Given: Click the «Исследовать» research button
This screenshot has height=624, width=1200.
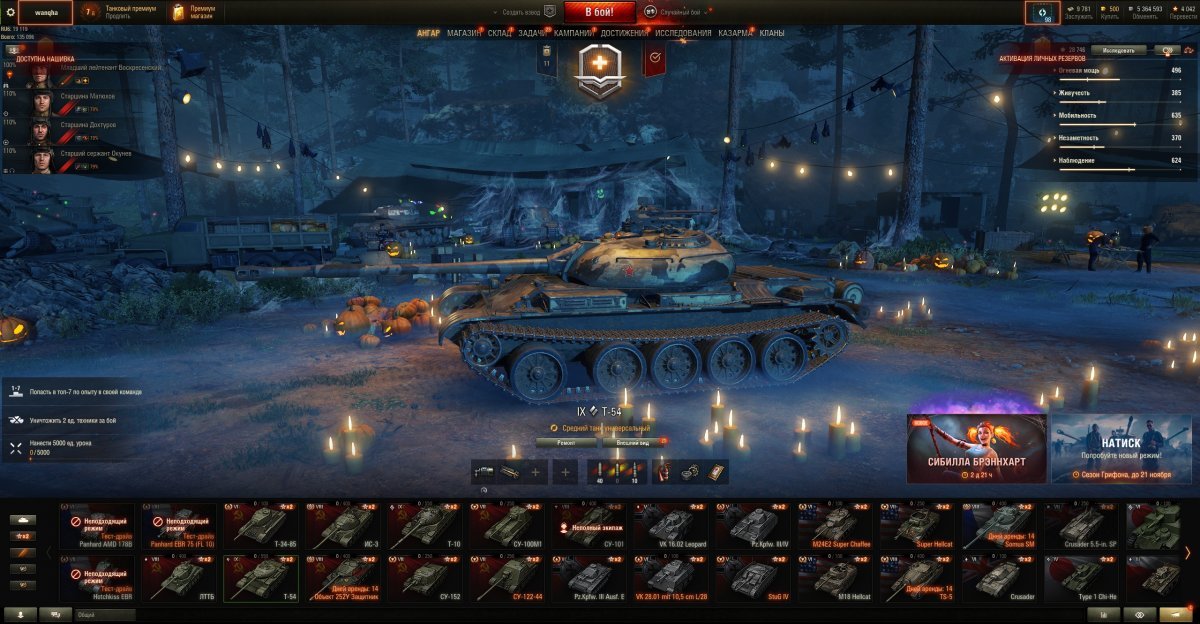Looking at the screenshot, I should coord(1118,49).
